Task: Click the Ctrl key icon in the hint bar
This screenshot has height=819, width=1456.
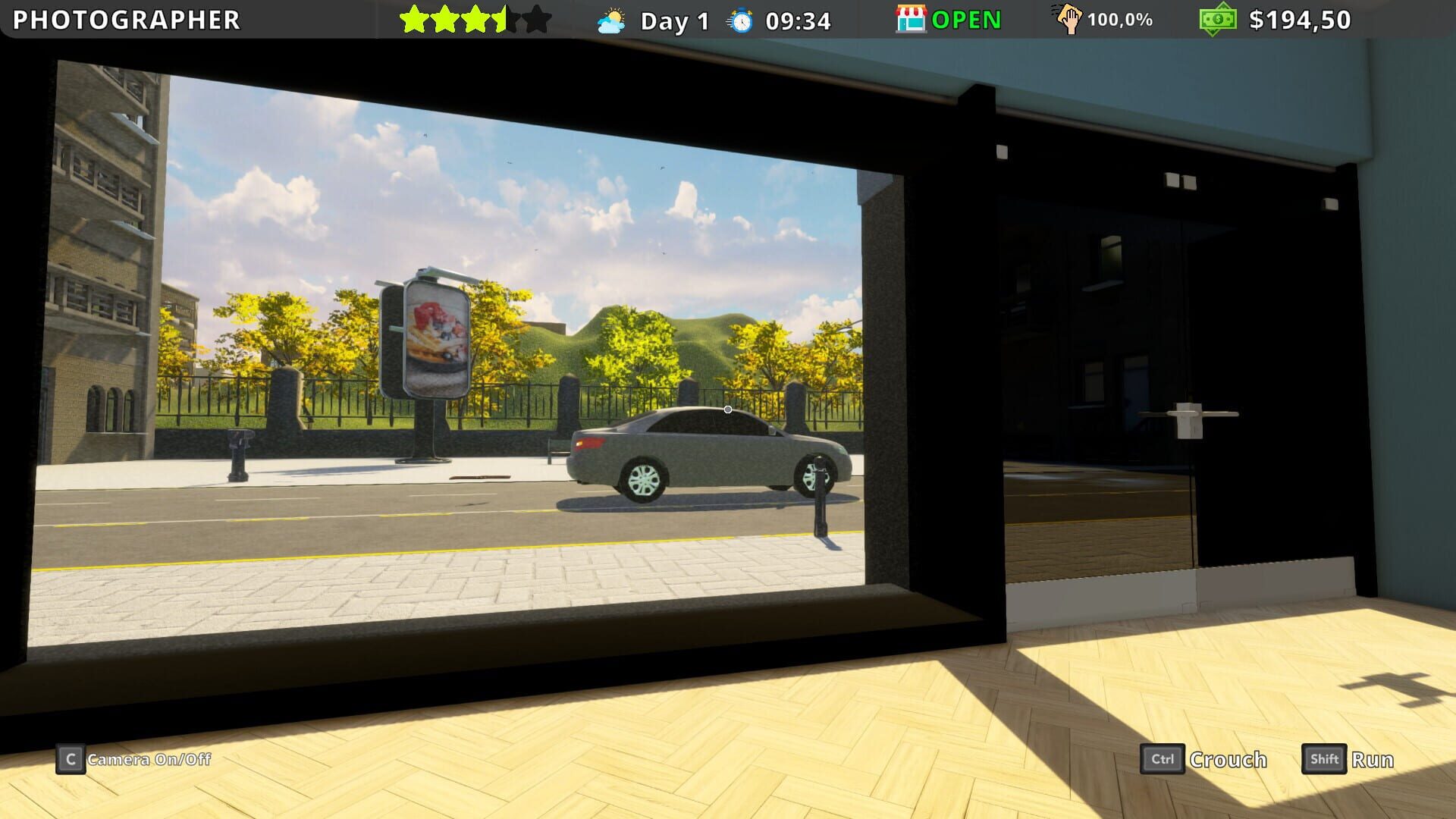Action: click(1163, 759)
